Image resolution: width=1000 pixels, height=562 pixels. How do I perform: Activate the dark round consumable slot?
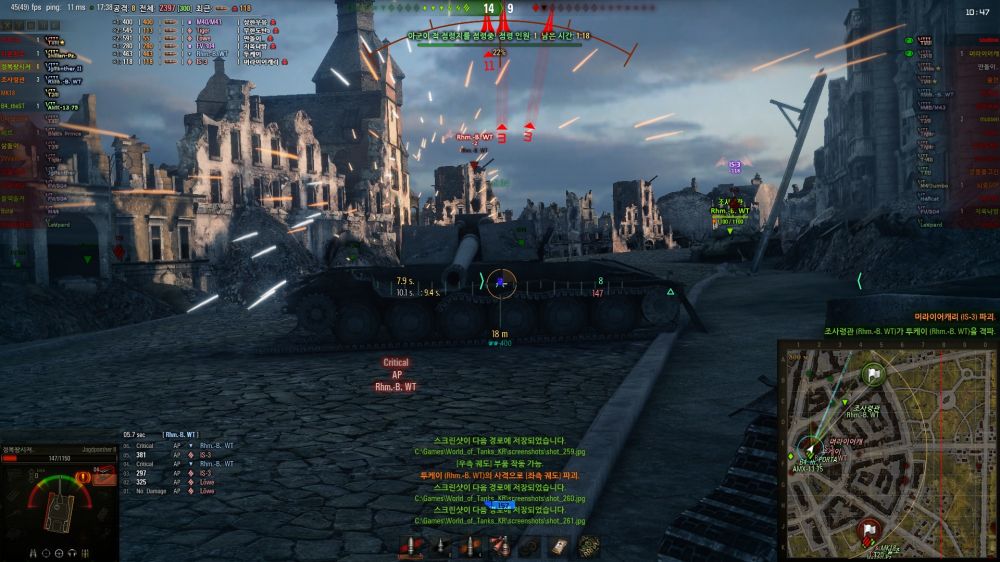[531, 547]
